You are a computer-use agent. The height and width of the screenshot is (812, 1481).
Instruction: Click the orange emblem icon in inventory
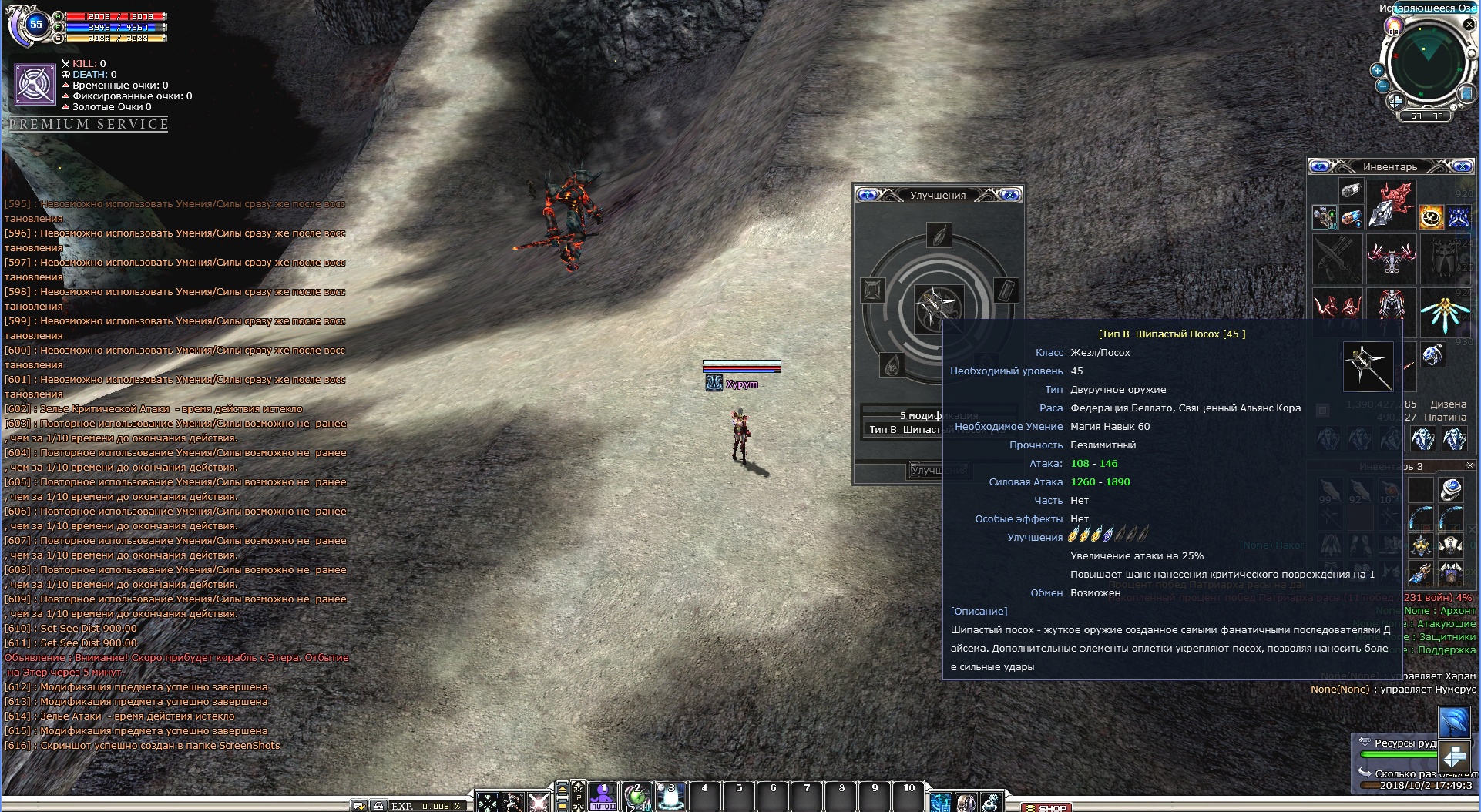1431,217
